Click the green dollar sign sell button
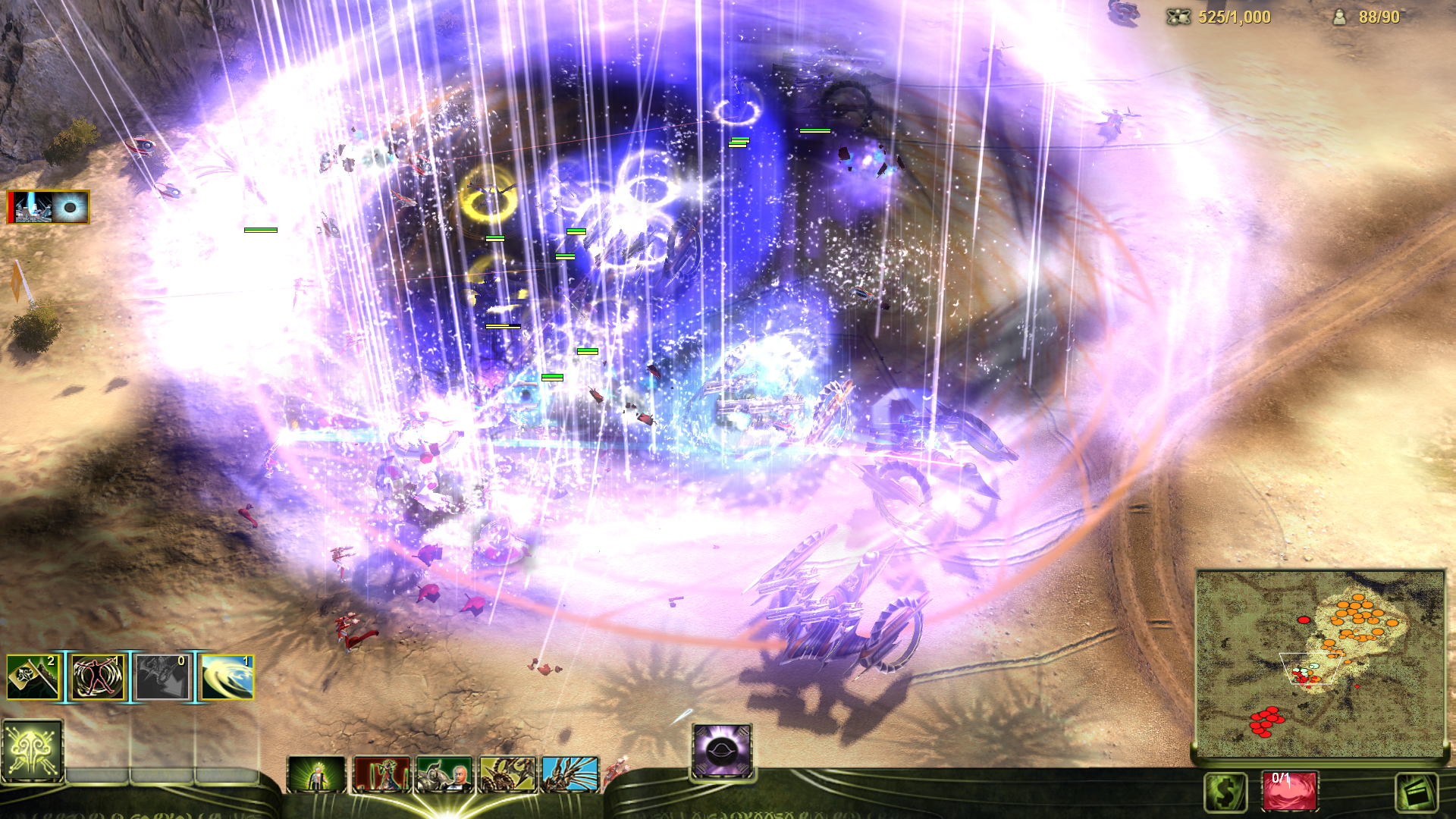 point(1225,792)
